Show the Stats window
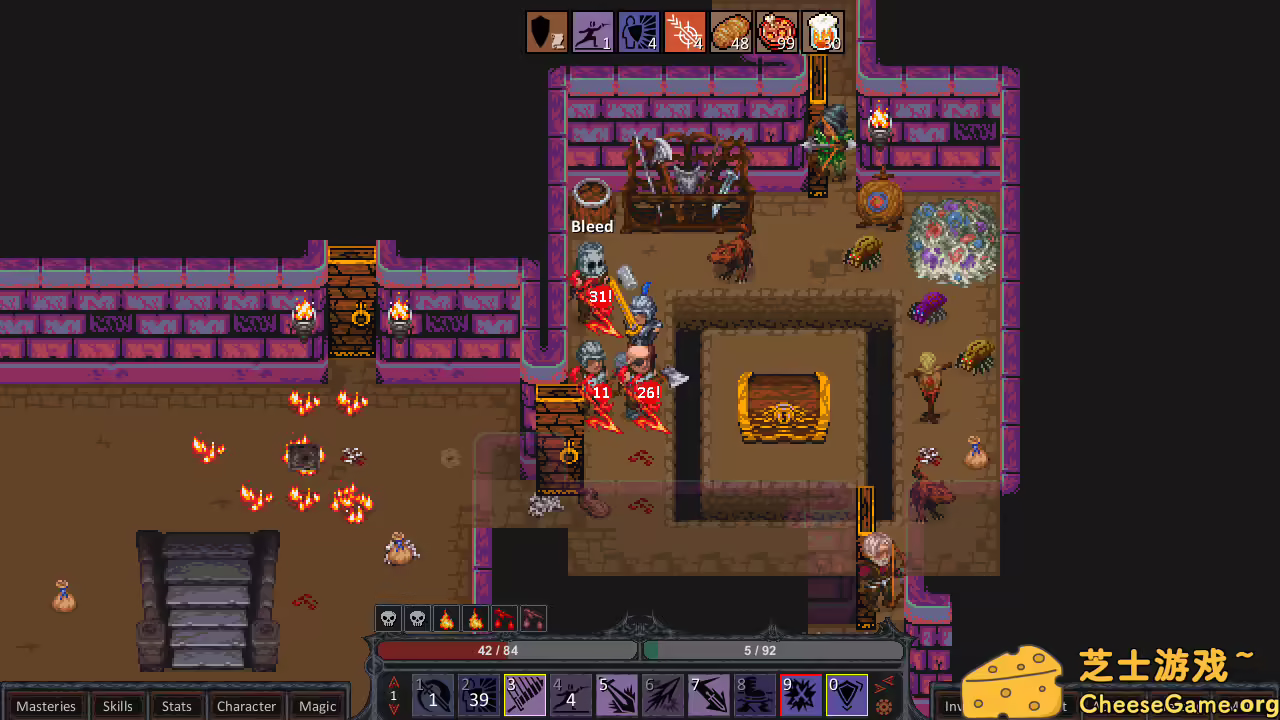1280x720 pixels. click(176, 706)
